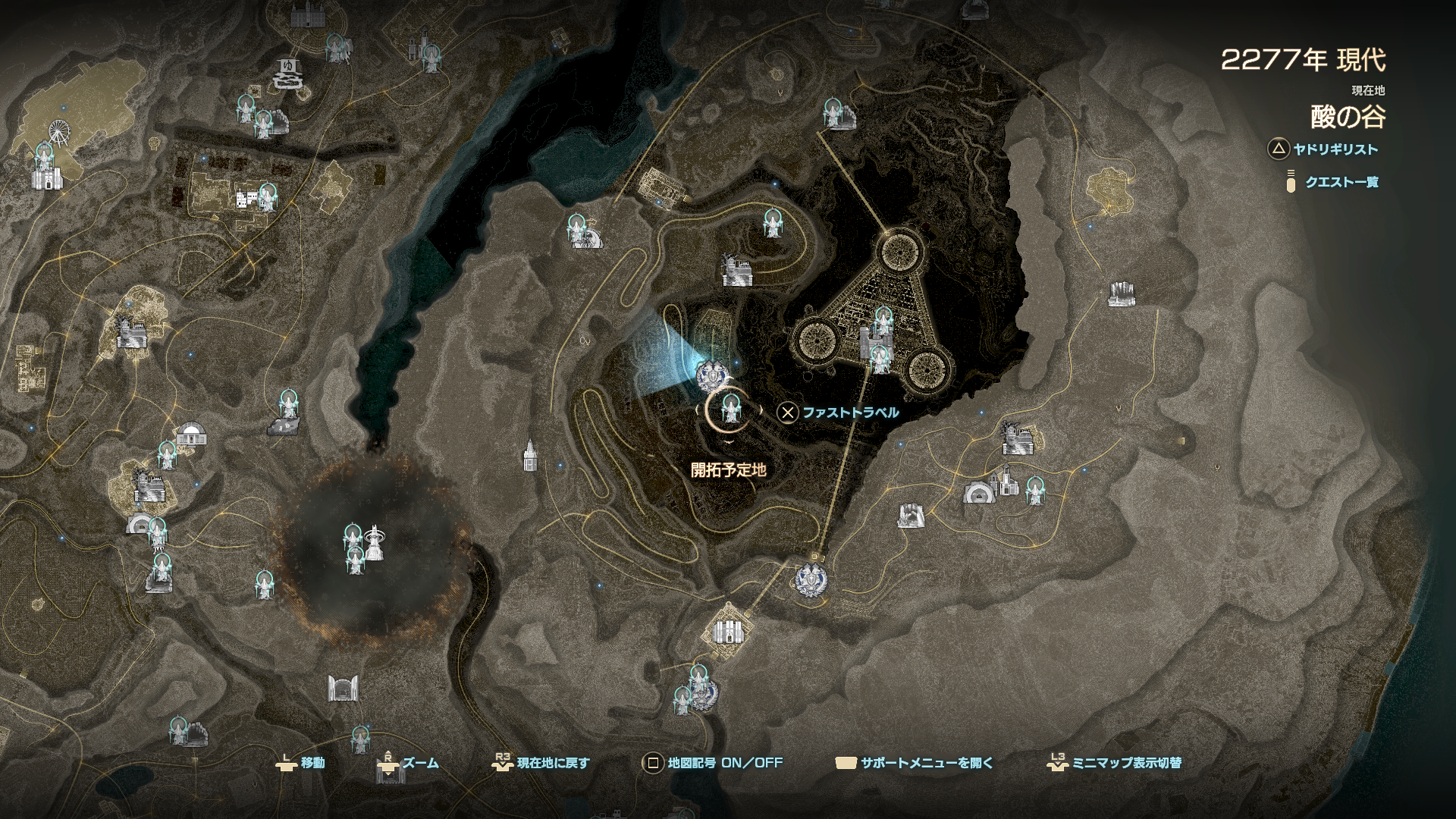Select the fast travel marker inside golden ring
Screen dimensions: 1456x819
(x=730, y=409)
